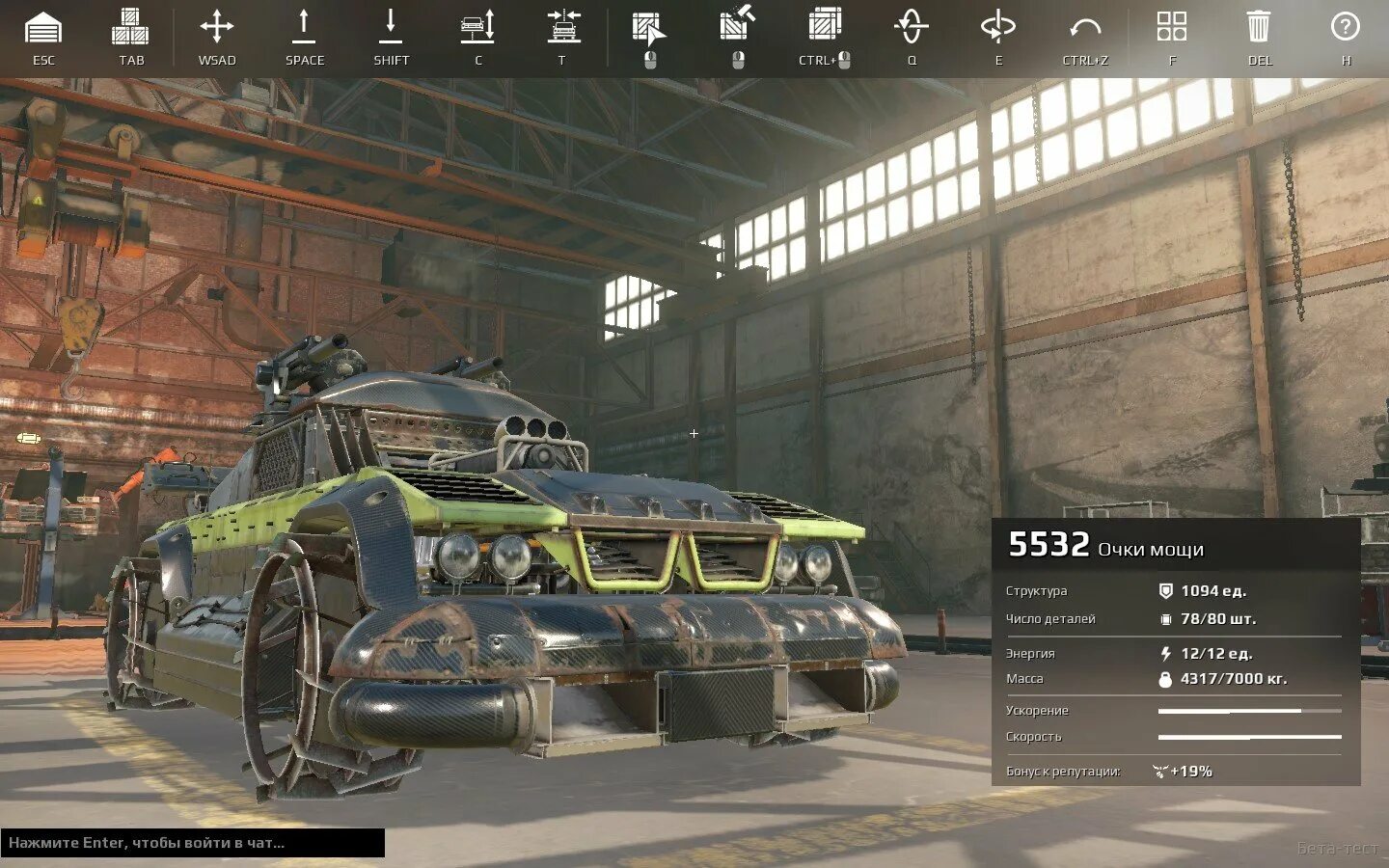
Task: Select the part-pick cursor tool icon
Action: 649,29
